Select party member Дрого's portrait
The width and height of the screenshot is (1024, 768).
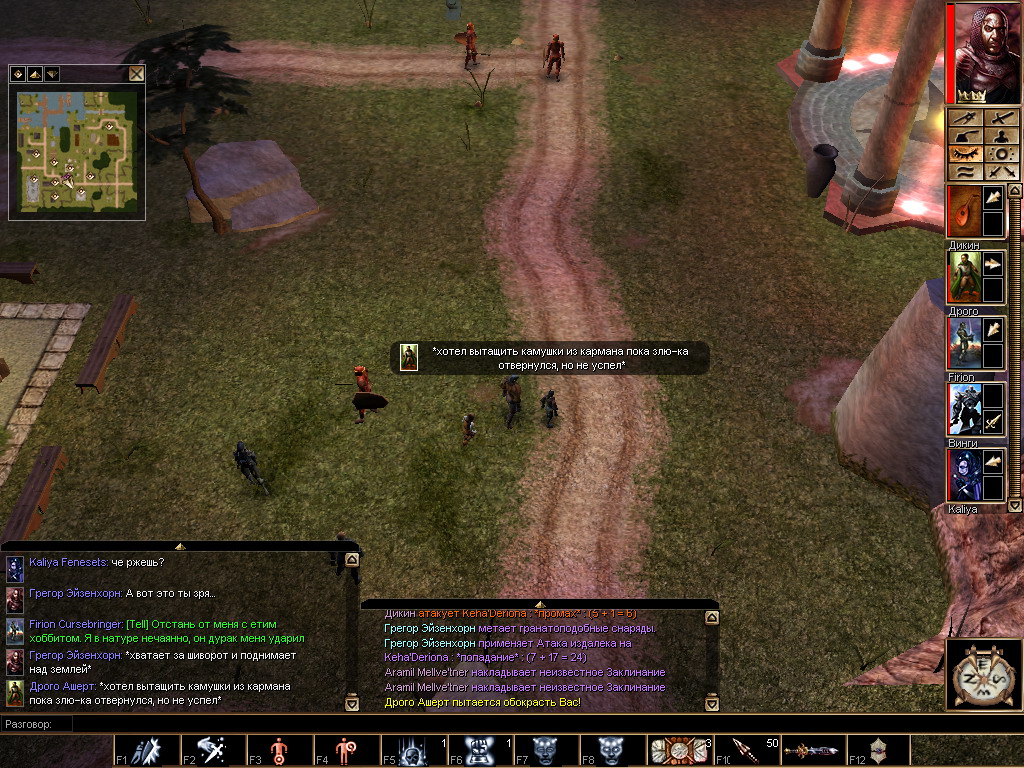(964, 277)
